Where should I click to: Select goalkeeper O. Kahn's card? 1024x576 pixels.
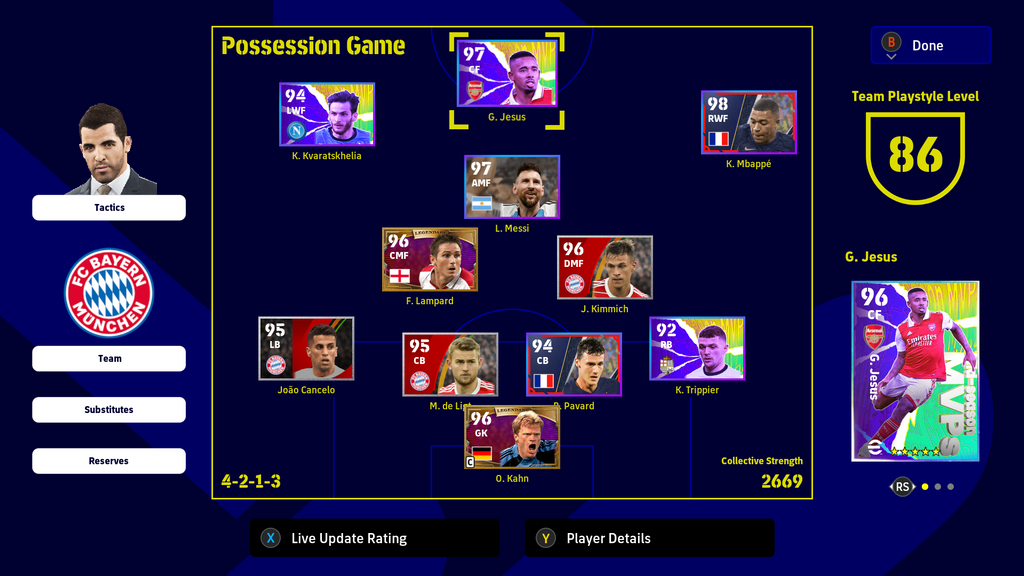(512, 437)
